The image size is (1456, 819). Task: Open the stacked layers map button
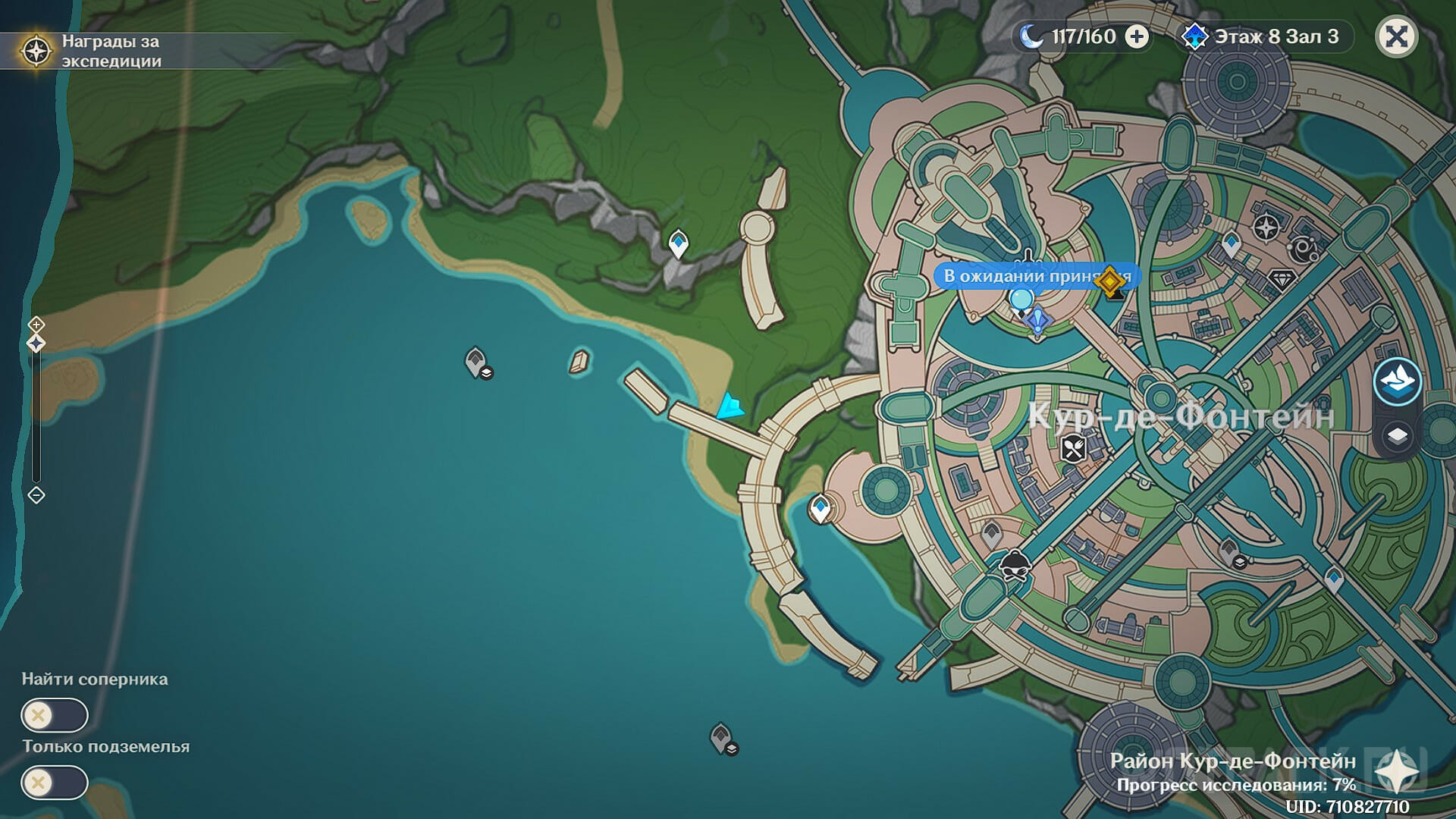pos(1397,436)
